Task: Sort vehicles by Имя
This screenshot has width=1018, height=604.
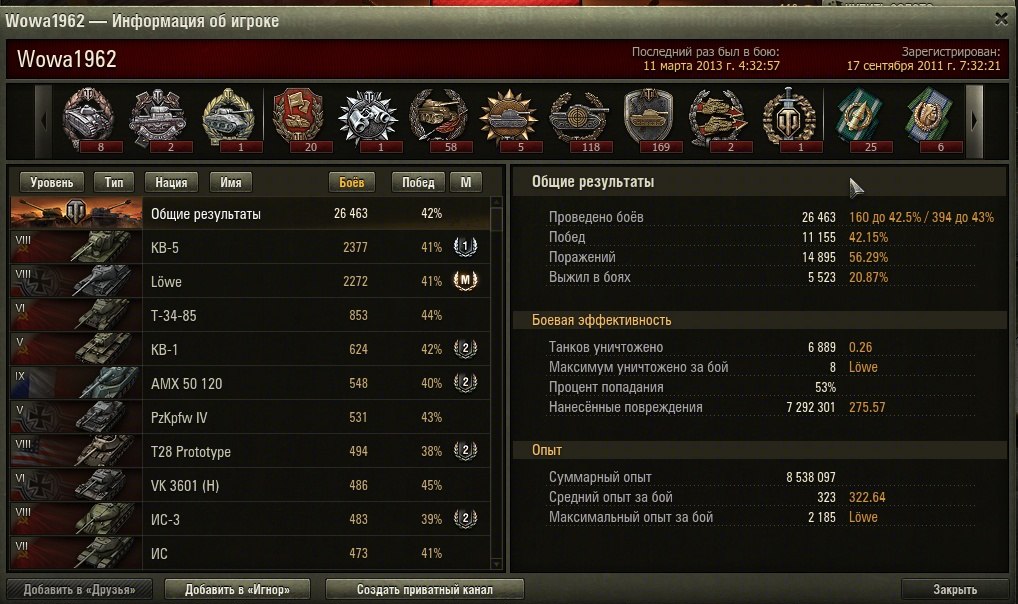Action: coord(230,182)
